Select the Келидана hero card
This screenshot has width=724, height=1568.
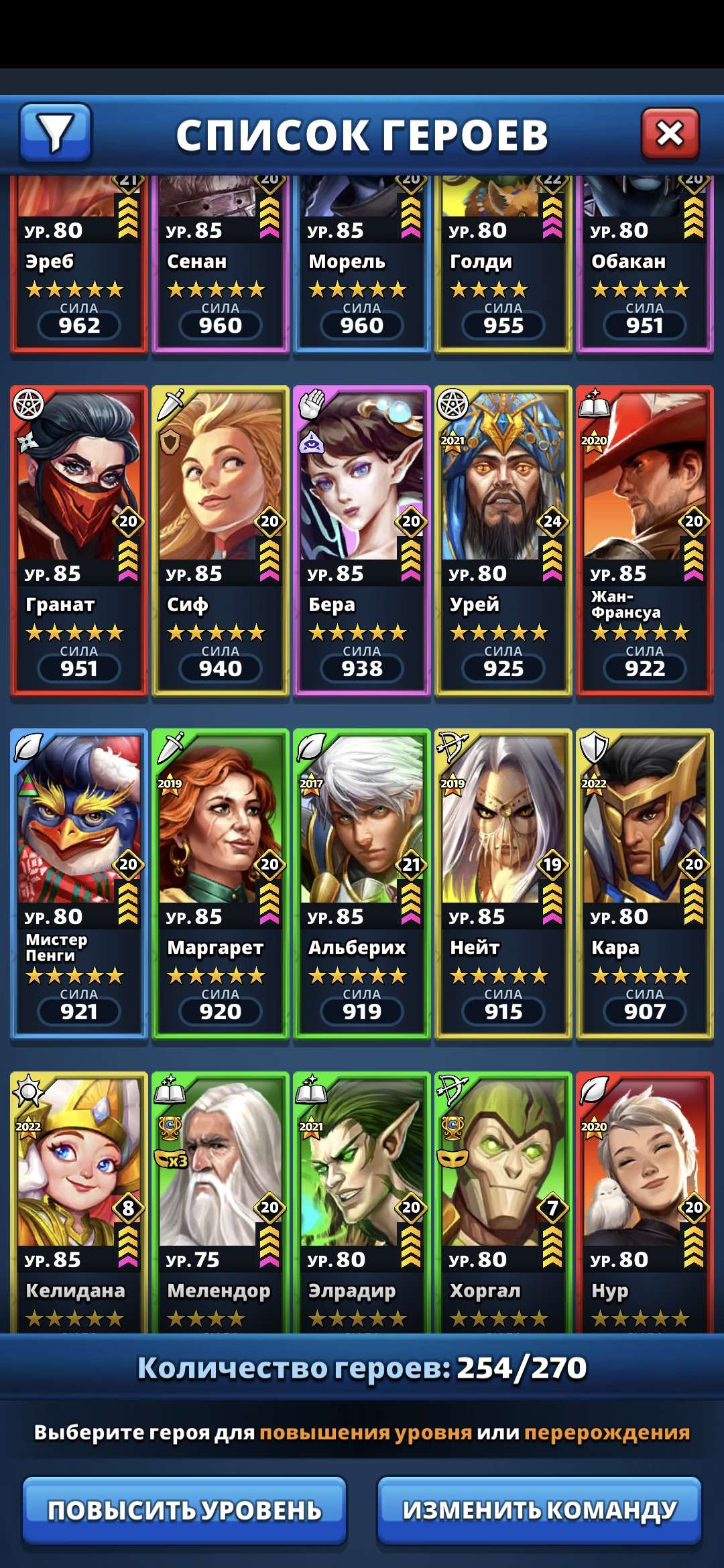click(x=79, y=1199)
